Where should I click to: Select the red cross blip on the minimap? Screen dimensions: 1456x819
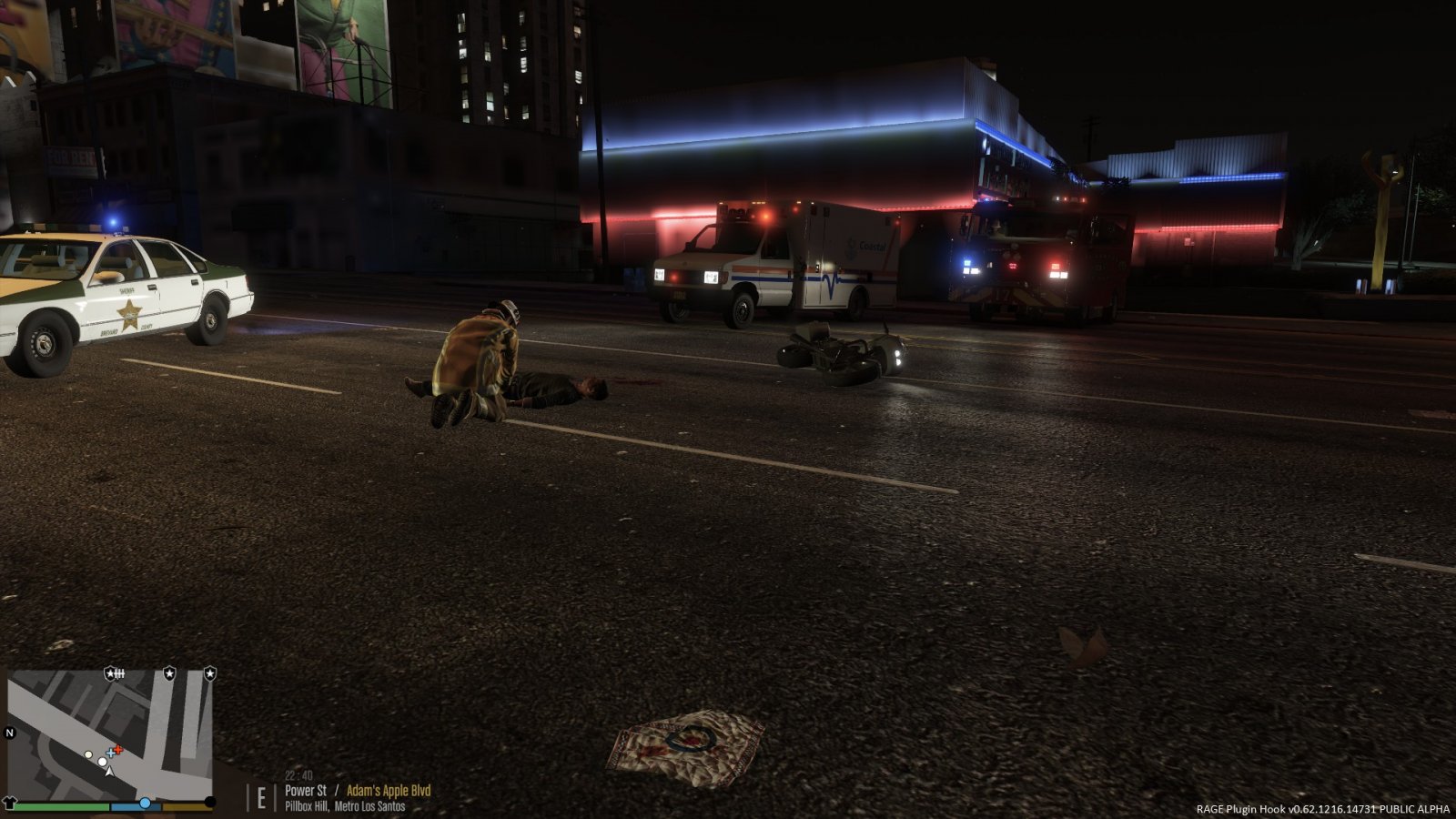pos(117,750)
